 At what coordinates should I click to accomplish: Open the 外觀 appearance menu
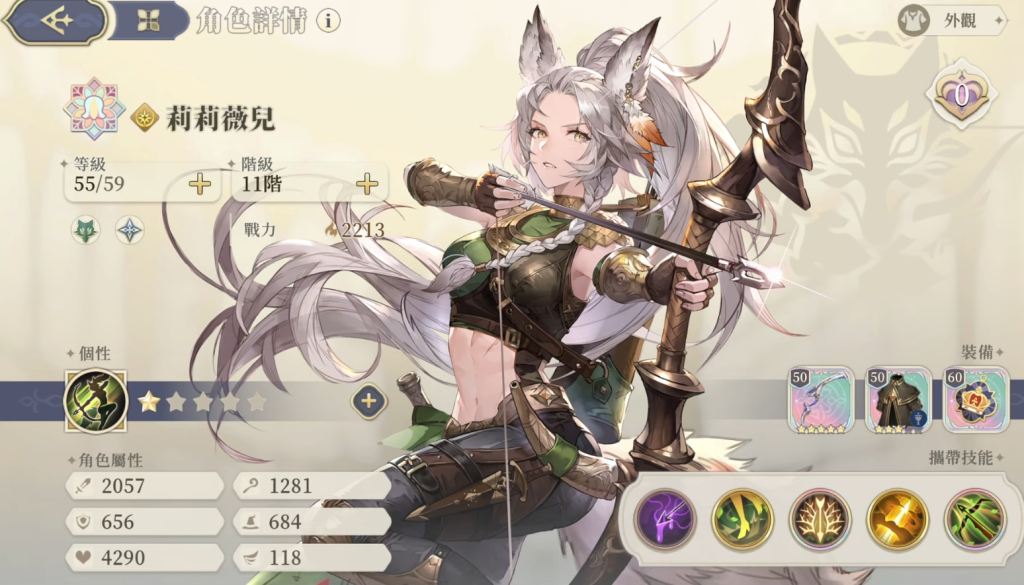tap(950, 20)
